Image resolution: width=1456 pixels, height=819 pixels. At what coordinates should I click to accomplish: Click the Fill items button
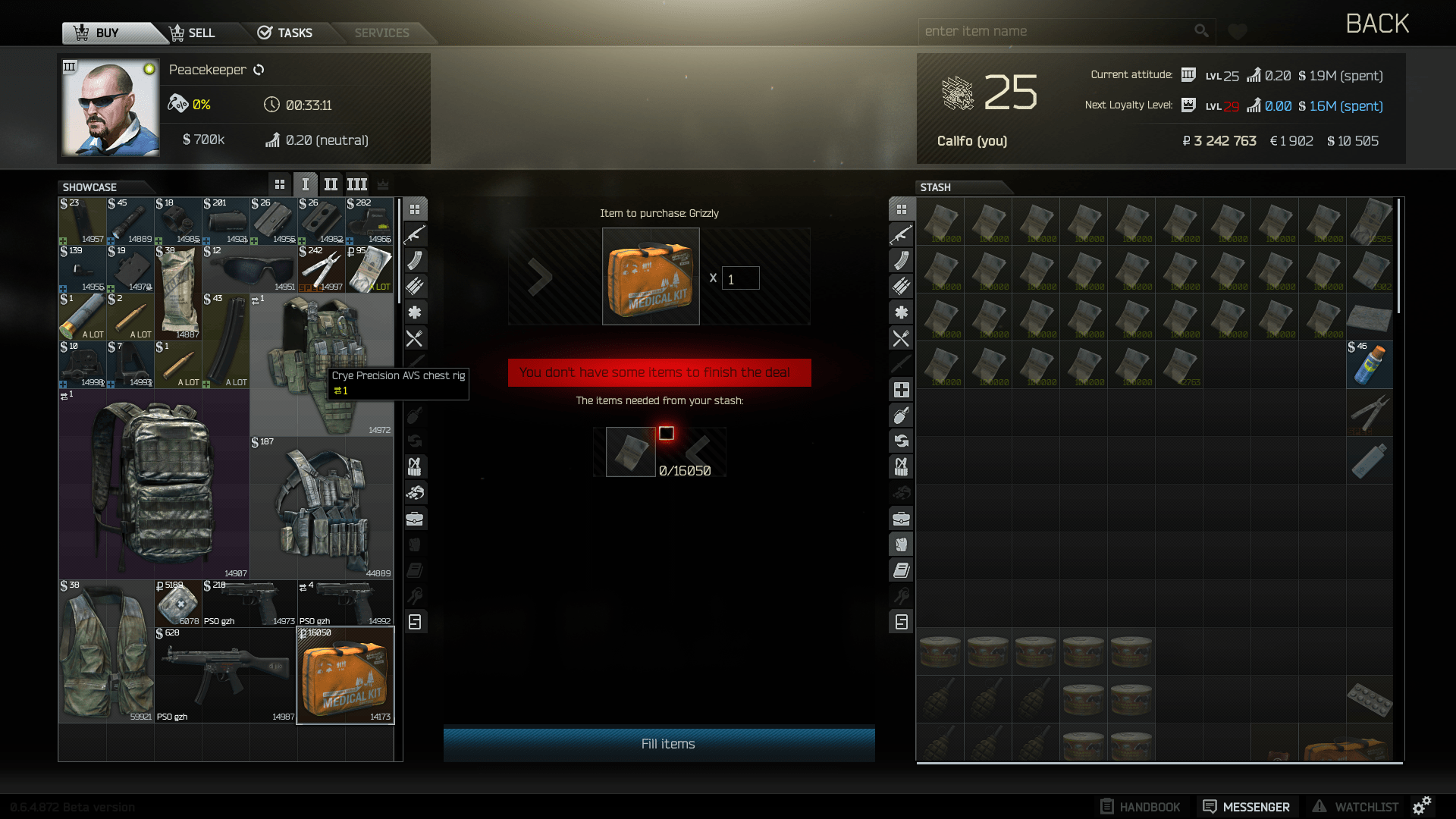tap(658, 744)
